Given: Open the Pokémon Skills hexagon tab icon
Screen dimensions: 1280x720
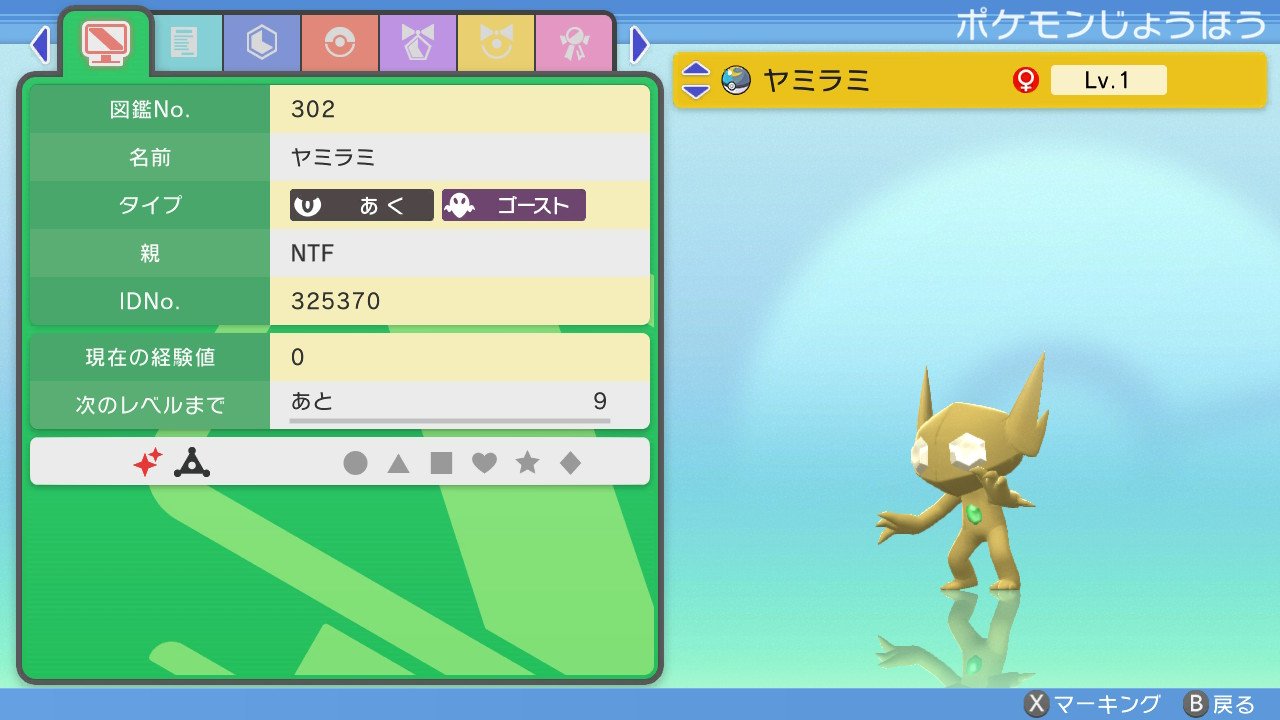Looking at the screenshot, I should tap(261, 44).
